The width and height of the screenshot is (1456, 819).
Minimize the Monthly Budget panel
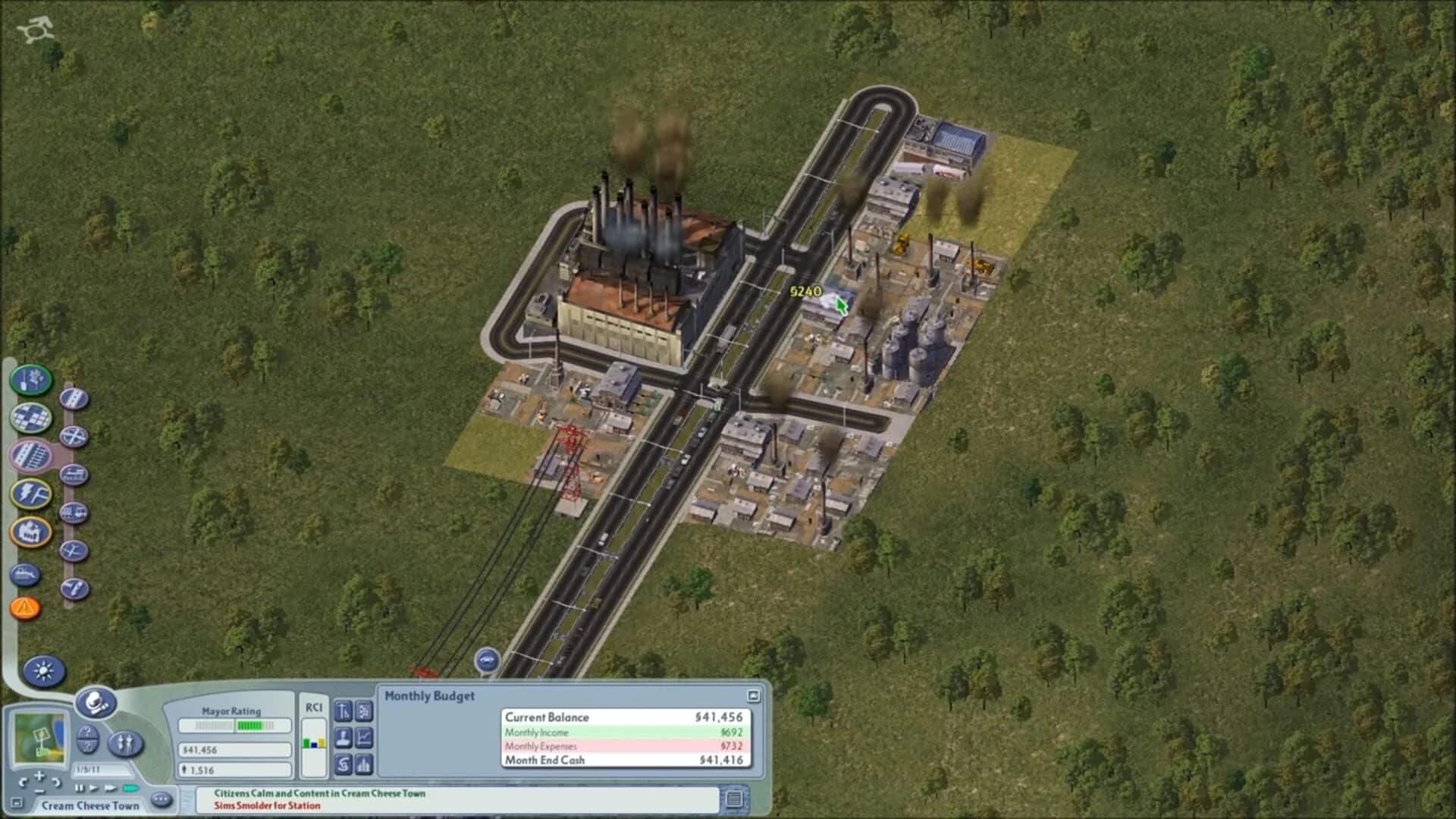click(x=752, y=695)
